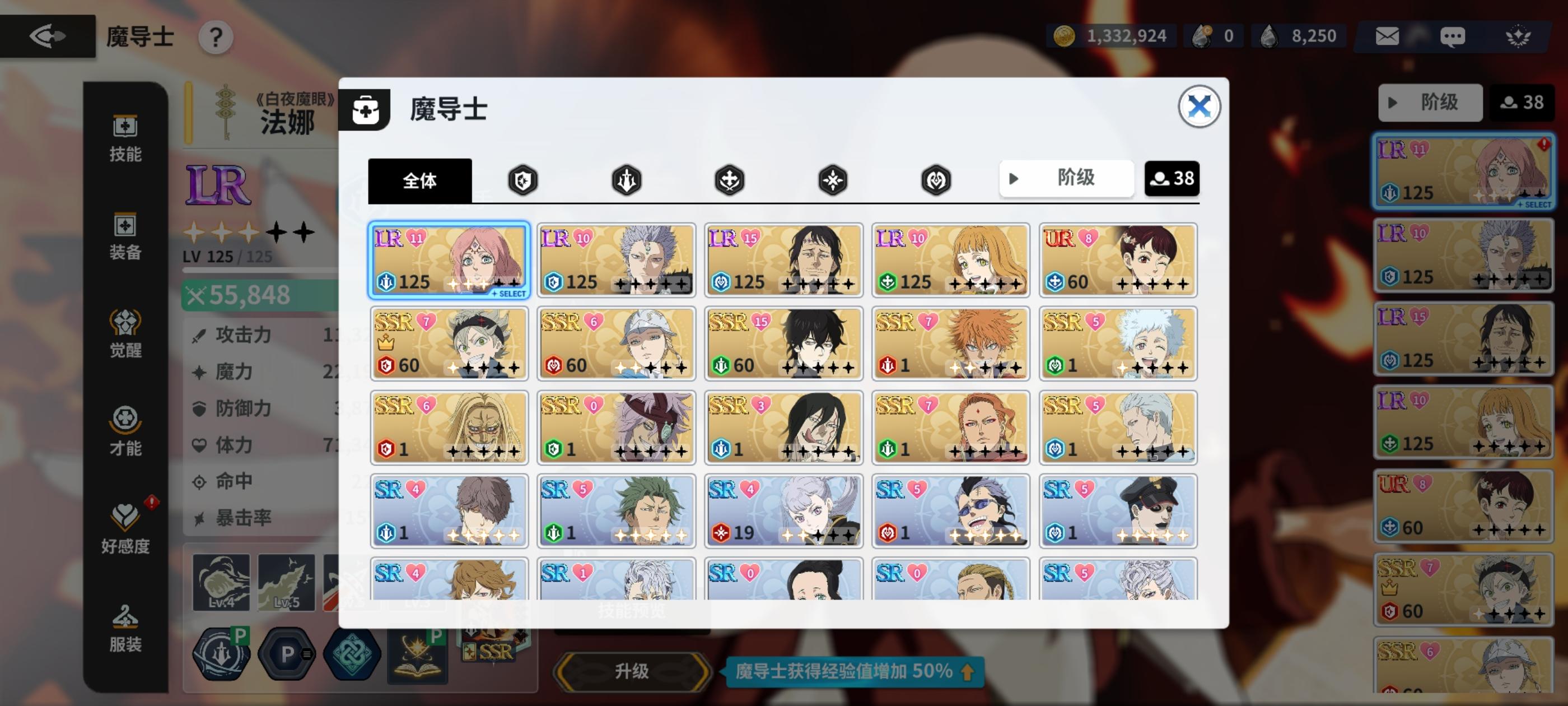Toggle the first shield element filter

(524, 180)
